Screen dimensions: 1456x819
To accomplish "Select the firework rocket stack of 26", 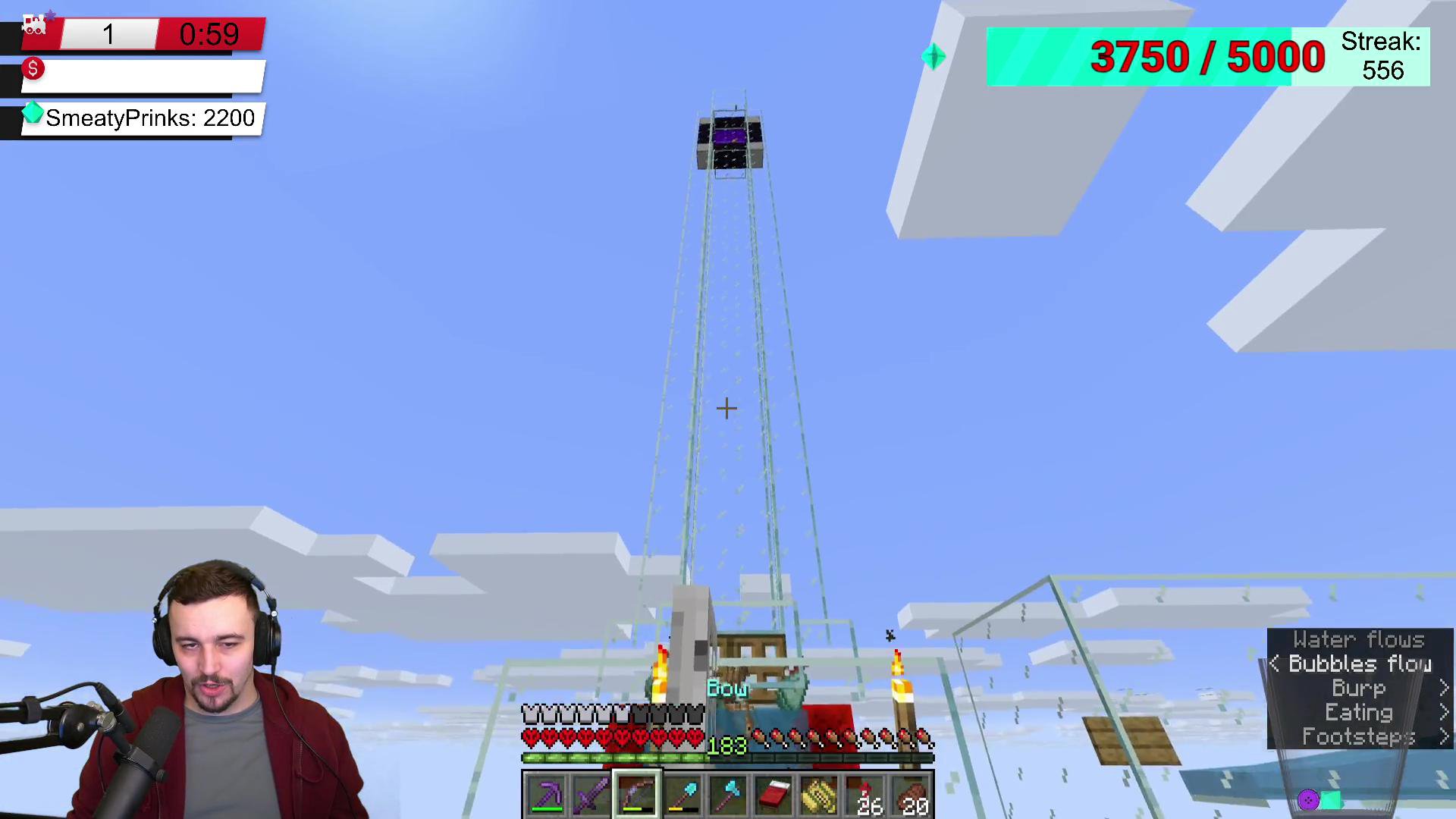I will tap(865, 795).
